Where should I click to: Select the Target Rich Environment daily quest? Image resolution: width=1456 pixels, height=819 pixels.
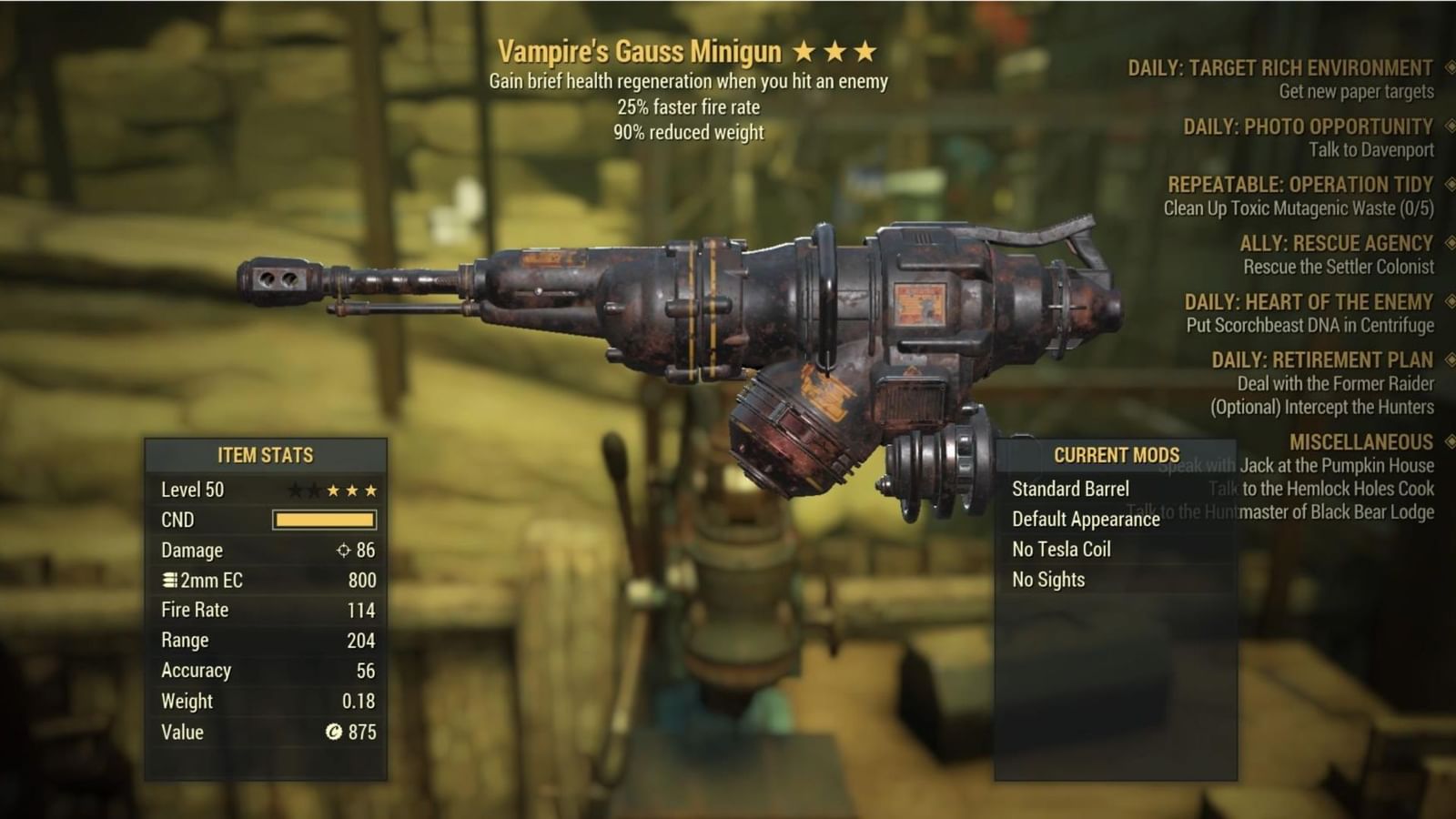pos(1279,68)
